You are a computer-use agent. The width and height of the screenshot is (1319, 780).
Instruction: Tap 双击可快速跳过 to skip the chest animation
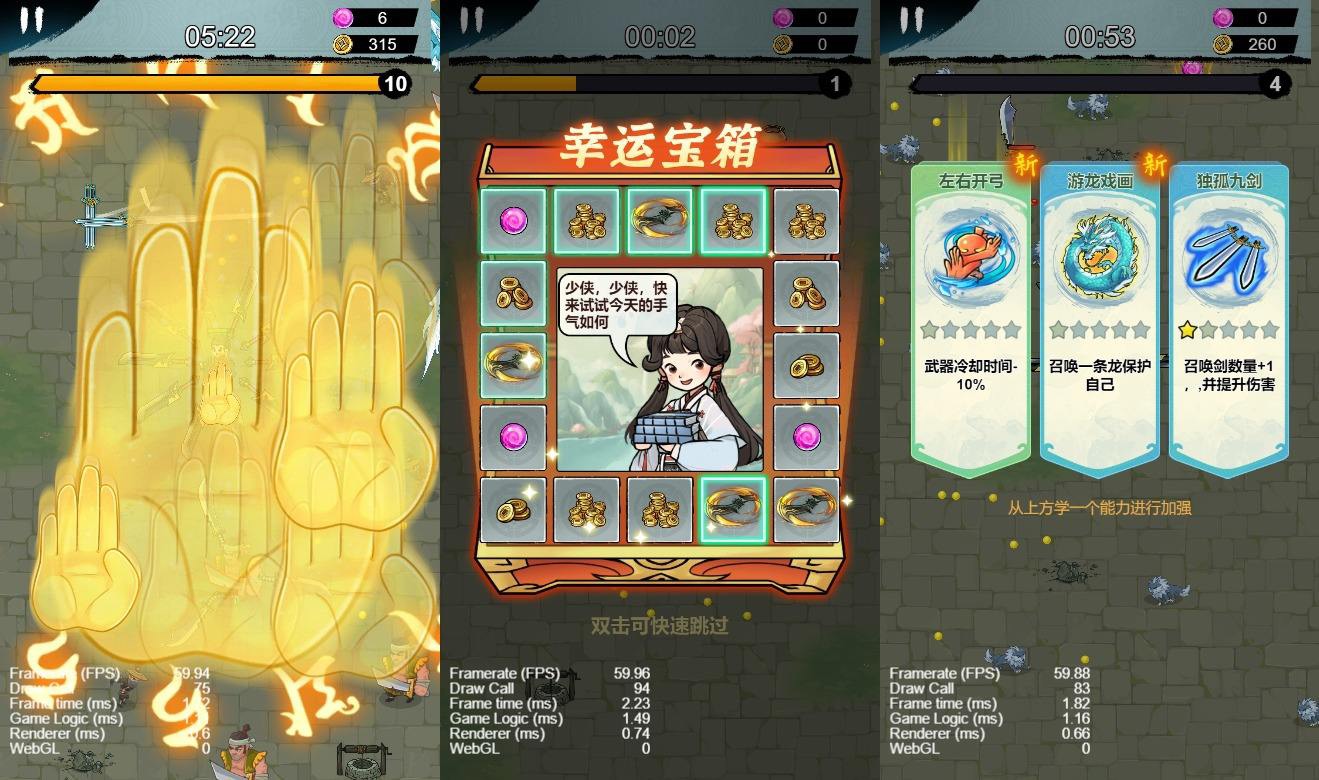tap(659, 627)
